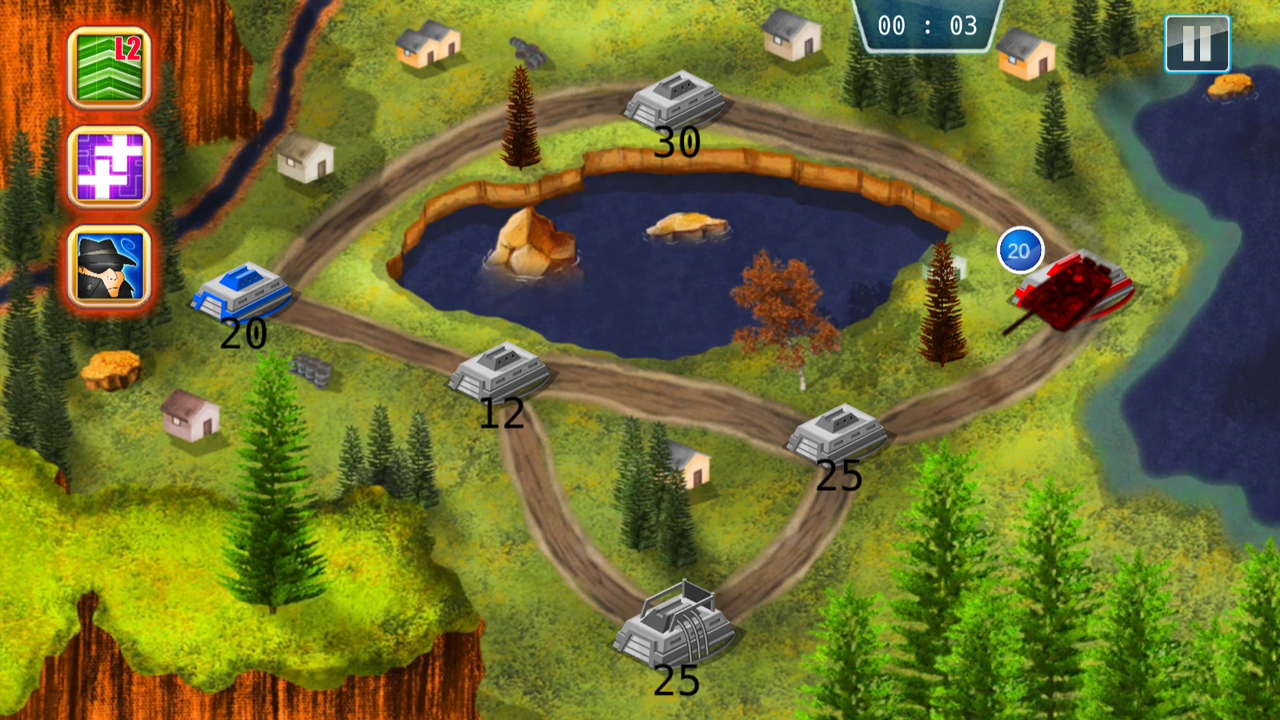The width and height of the screenshot is (1280, 720).
Task: Click the red enemy tank
Action: point(1070,290)
